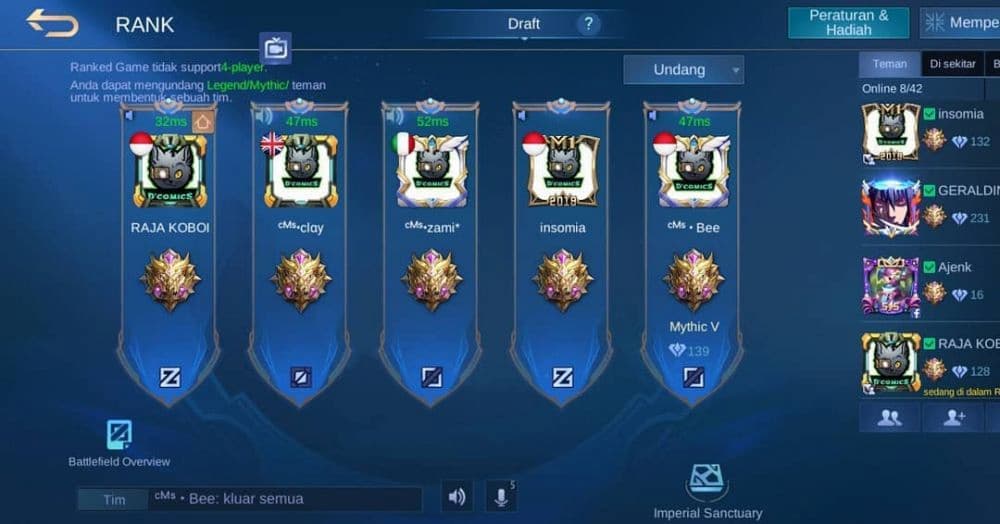Open Peraturan & Hadiah rules panel

(x=848, y=23)
